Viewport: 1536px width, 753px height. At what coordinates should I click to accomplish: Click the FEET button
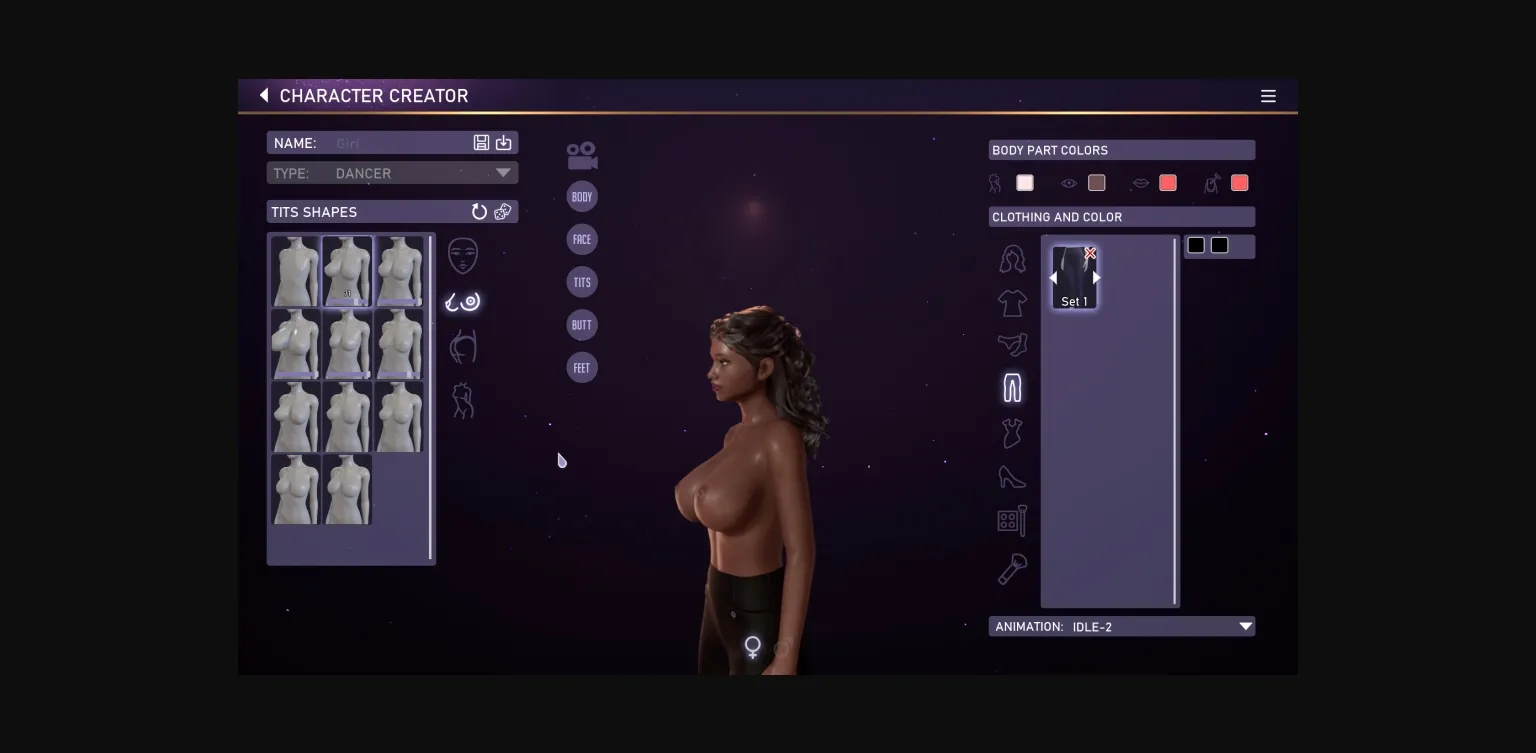point(582,368)
